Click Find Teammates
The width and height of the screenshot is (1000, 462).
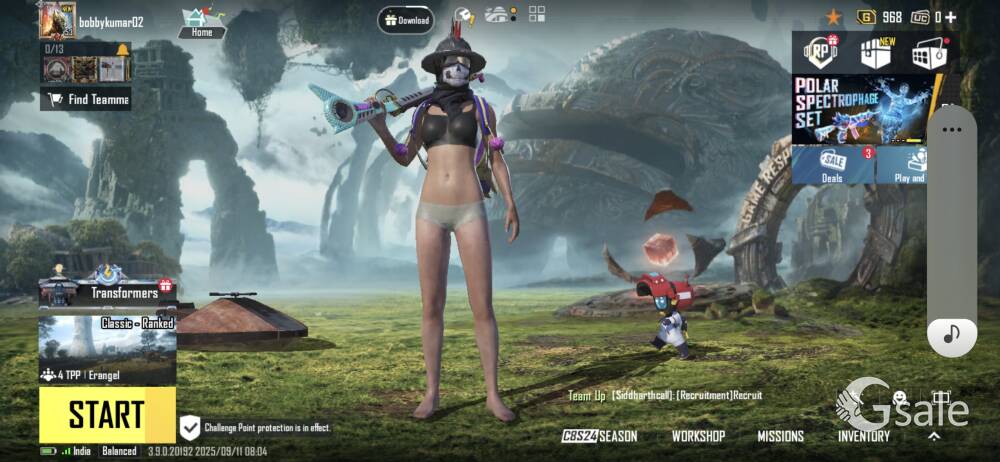click(x=86, y=99)
